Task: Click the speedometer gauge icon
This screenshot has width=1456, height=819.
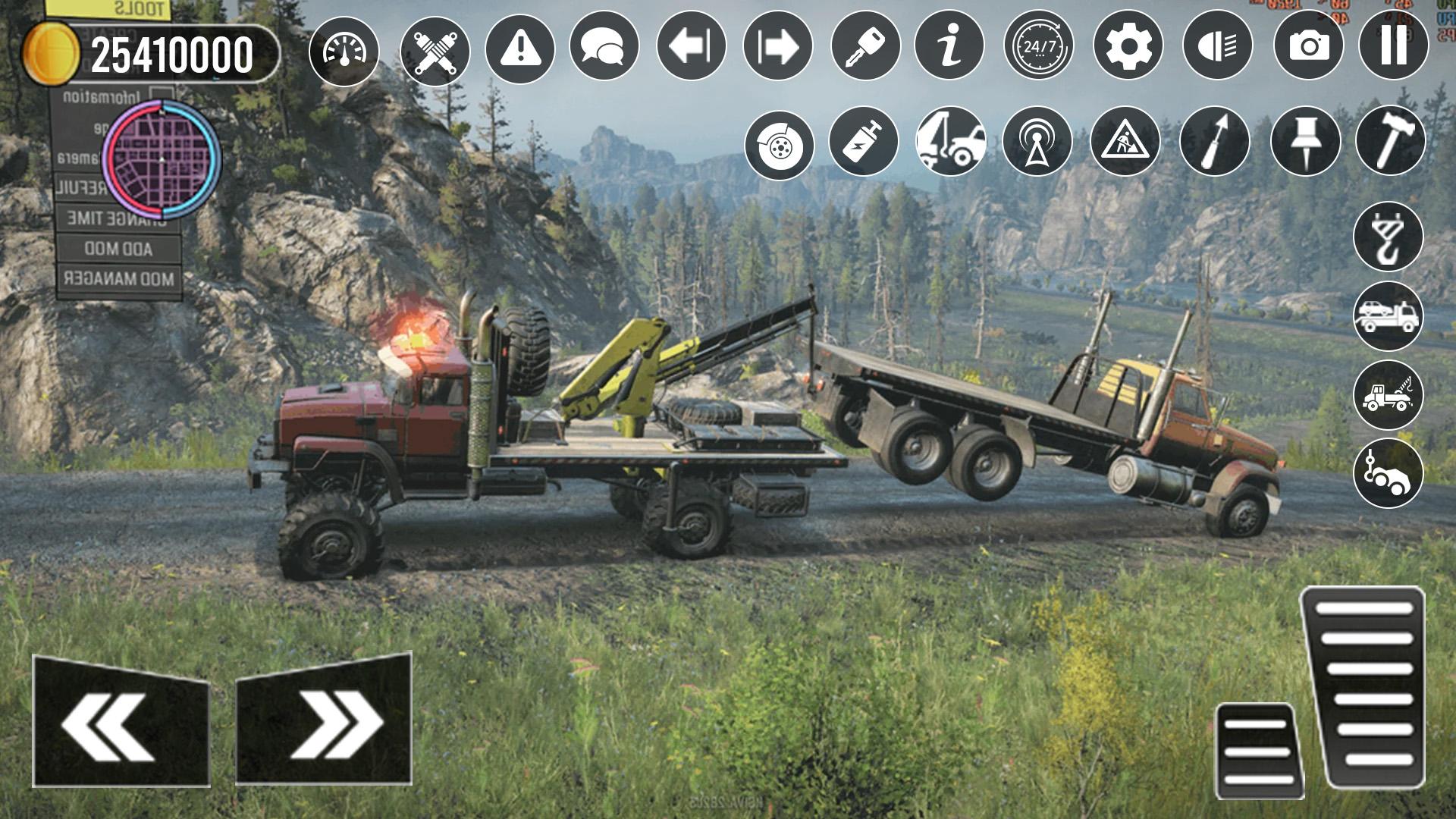Action: point(344,50)
